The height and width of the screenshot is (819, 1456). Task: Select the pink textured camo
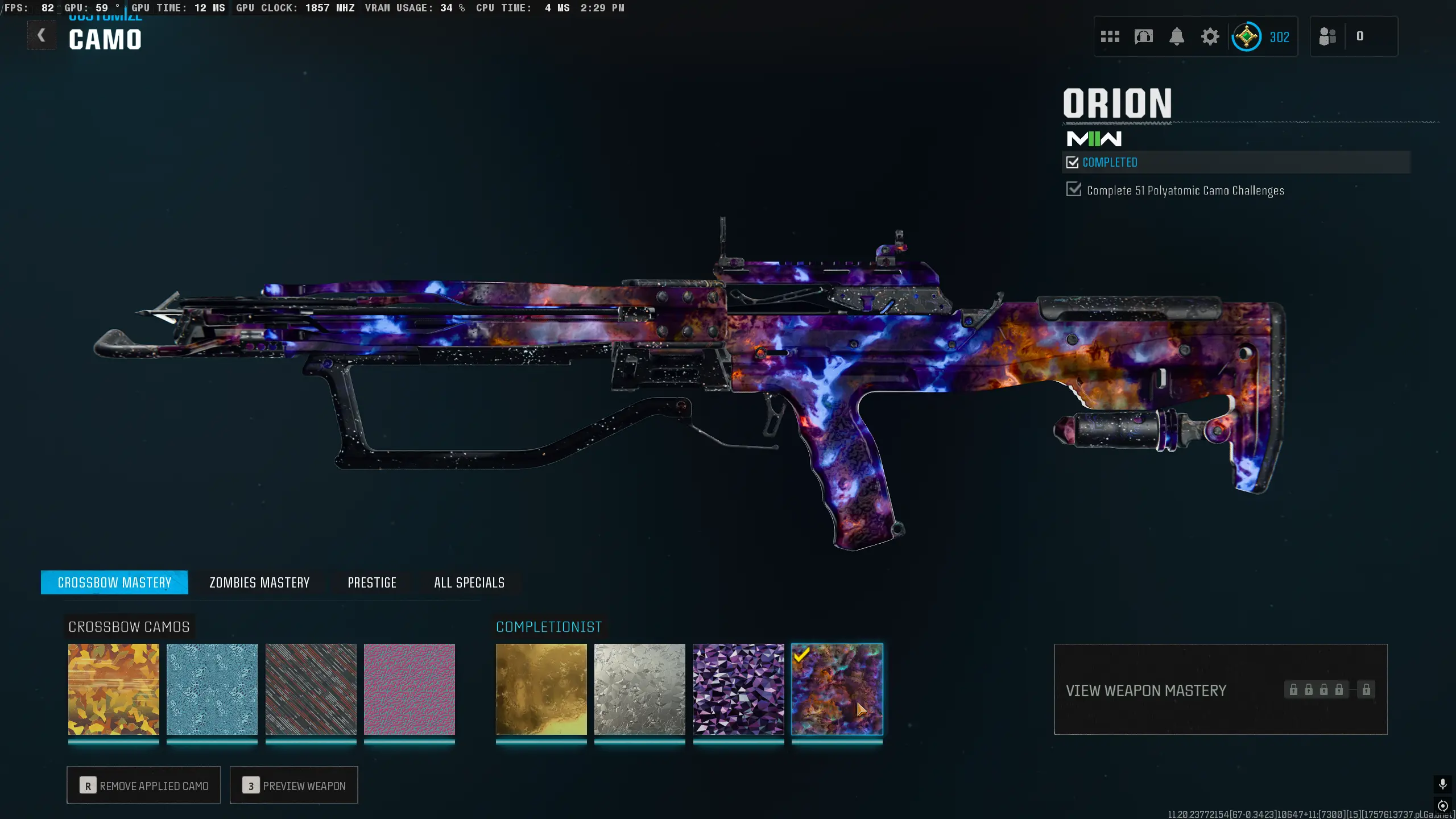click(x=409, y=689)
